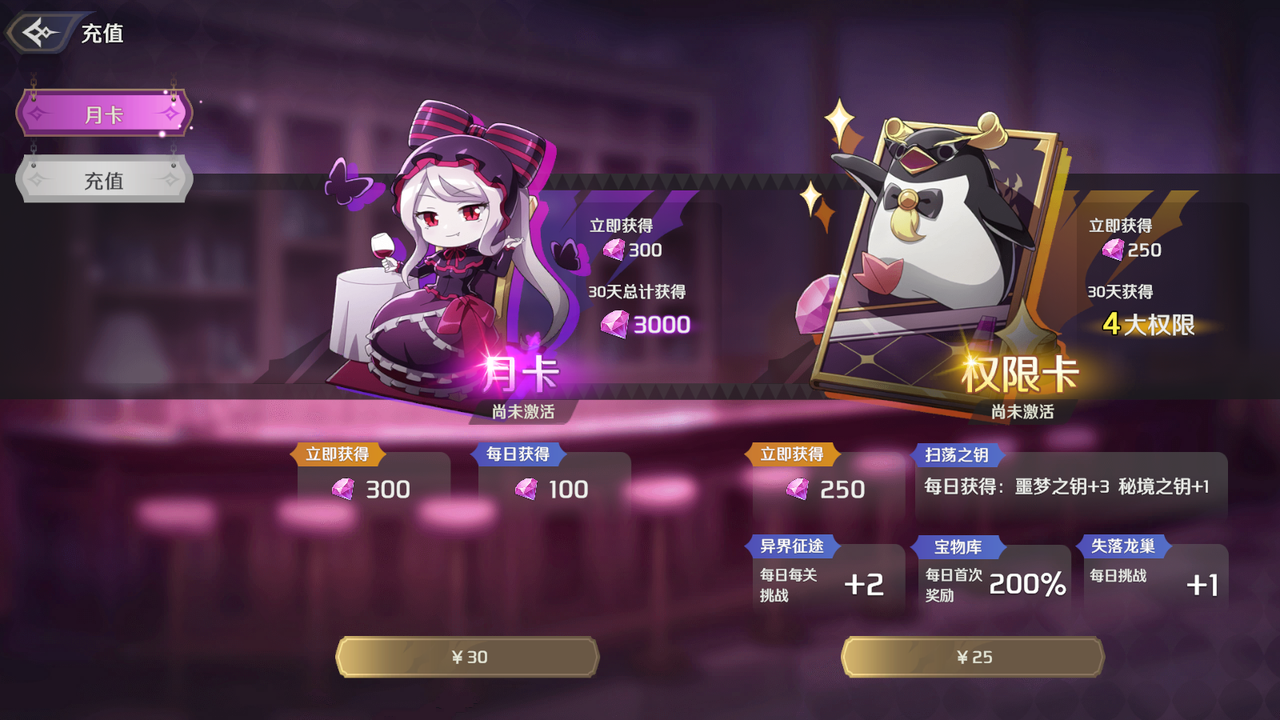
Task: Switch to the 充值 tab
Action: click(x=102, y=179)
